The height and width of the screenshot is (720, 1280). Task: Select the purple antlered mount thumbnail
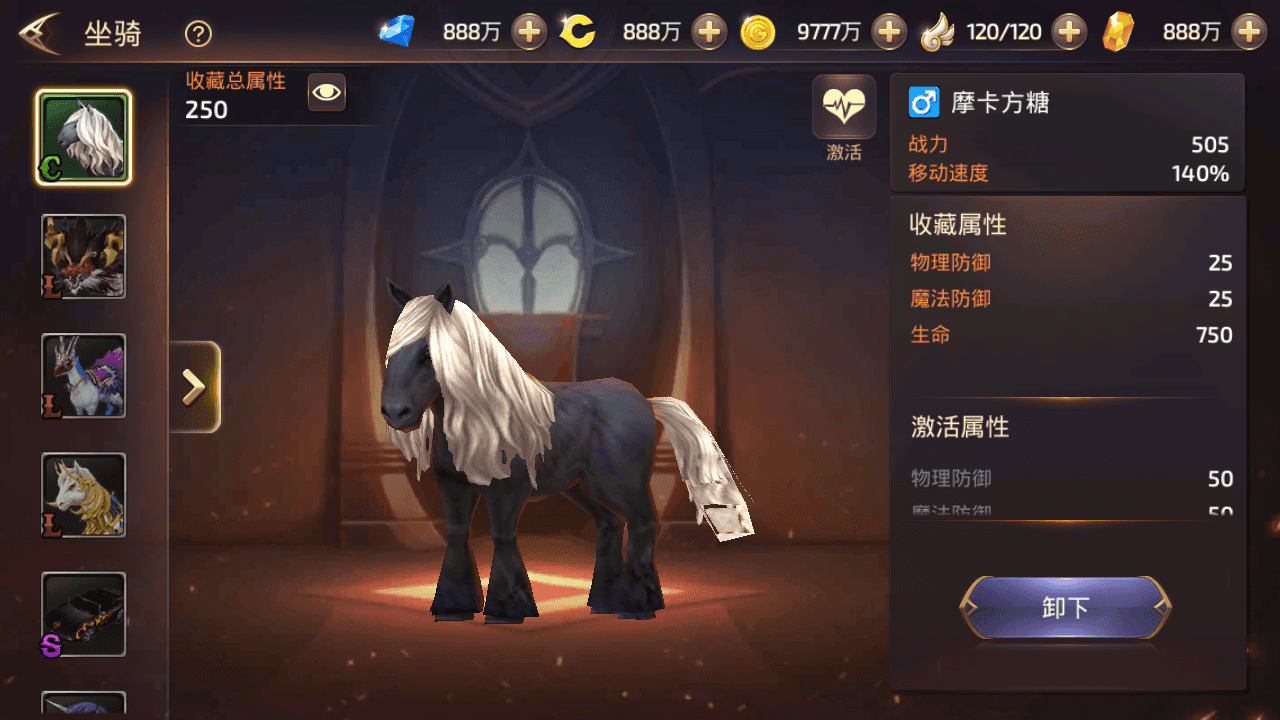coord(83,376)
